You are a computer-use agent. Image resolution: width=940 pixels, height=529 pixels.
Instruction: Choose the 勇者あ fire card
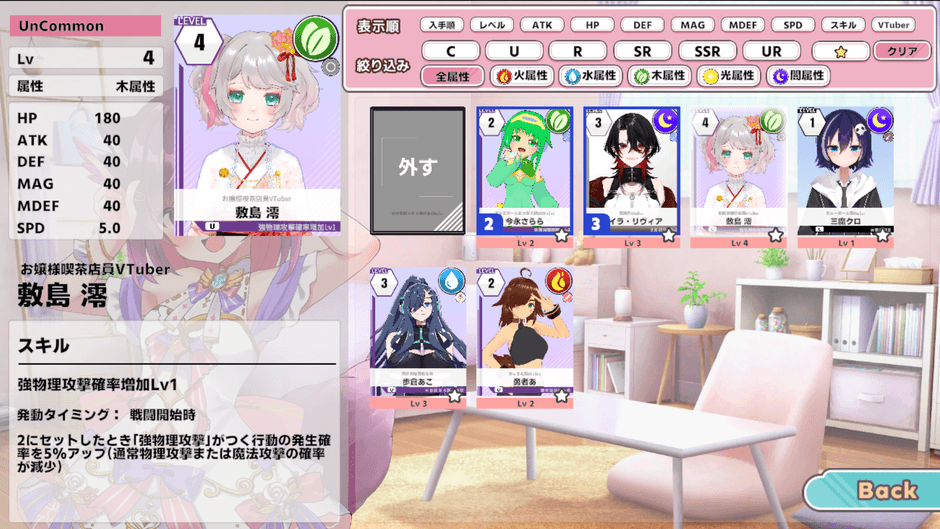coord(525,335)
